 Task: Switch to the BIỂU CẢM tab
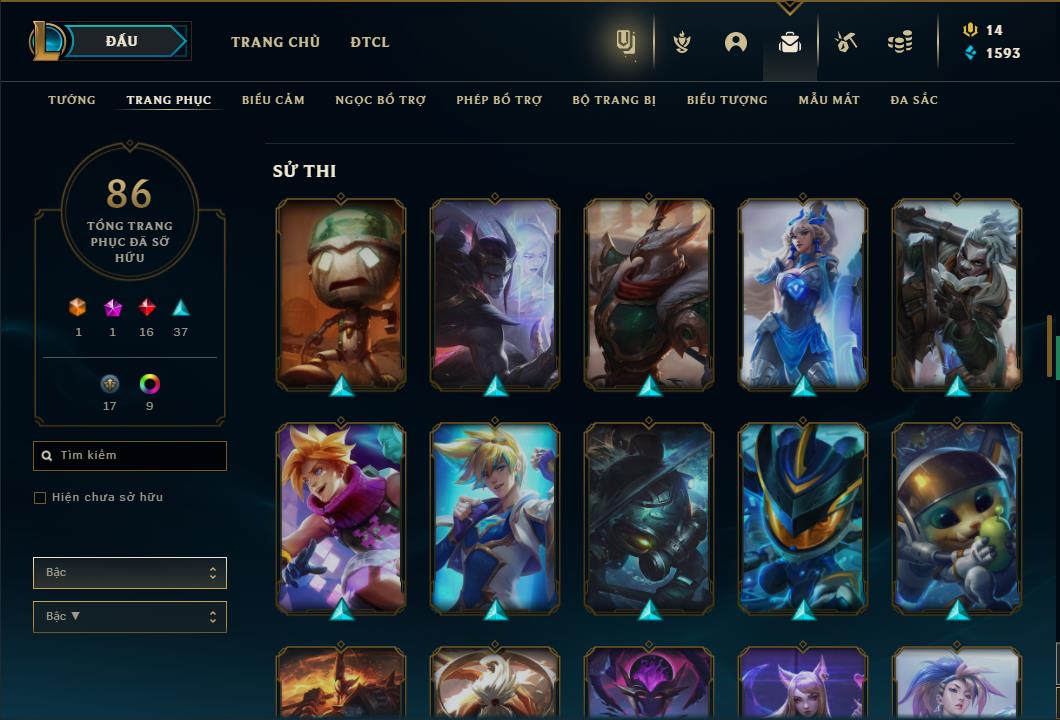coord(273,100)
